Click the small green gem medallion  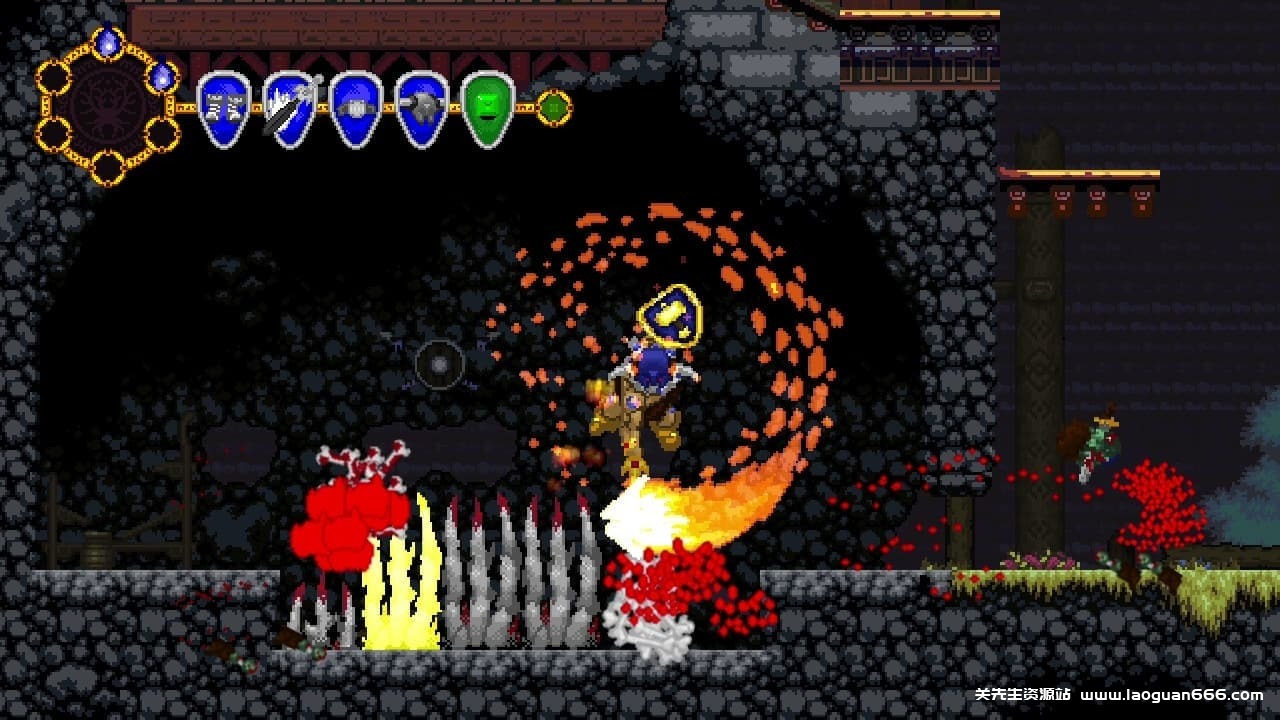coord(553,108)
